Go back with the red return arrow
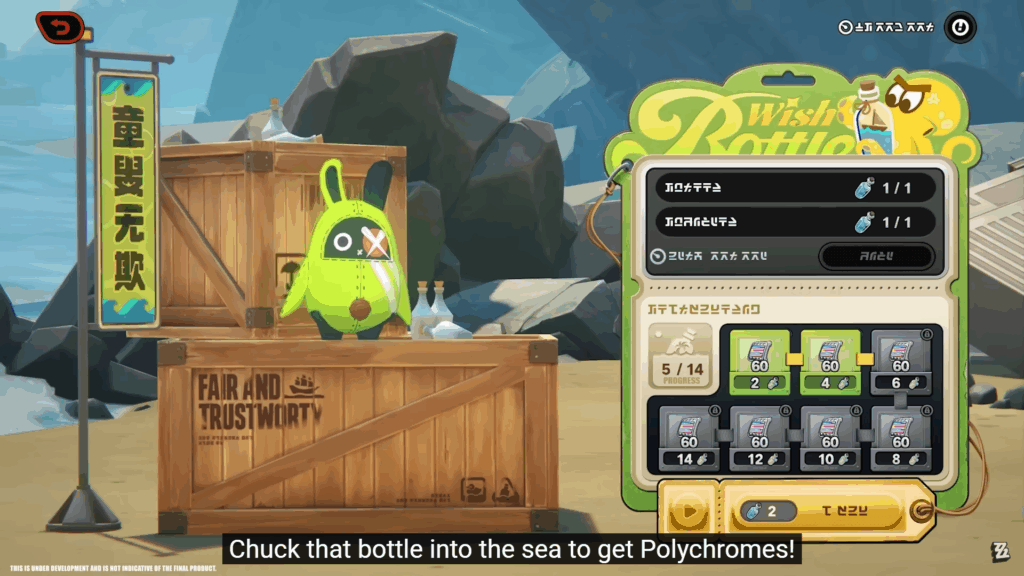The width and height of the screenshot is (1024, 576). 60,27
